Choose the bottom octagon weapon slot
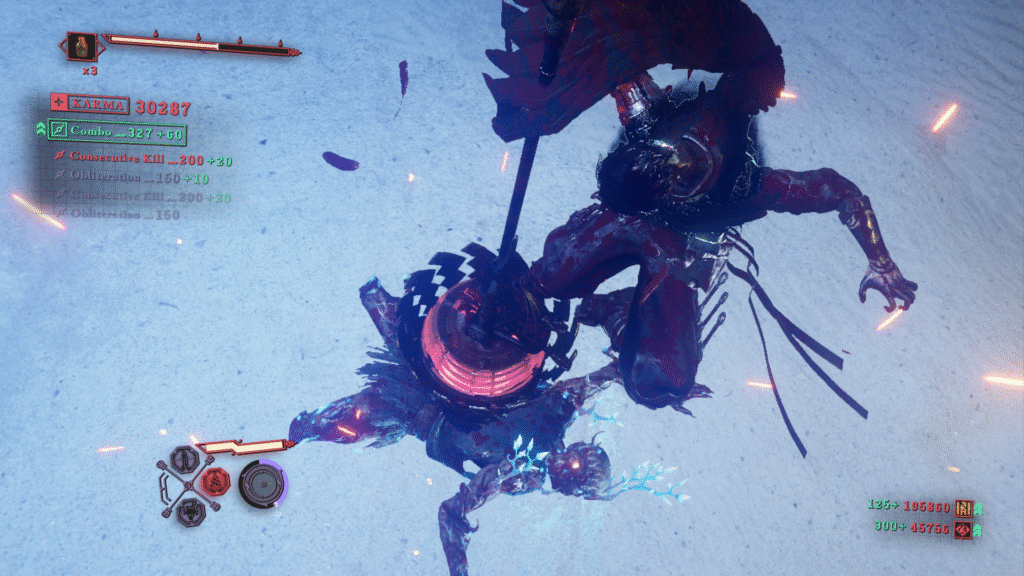 (x=186, y=510)
